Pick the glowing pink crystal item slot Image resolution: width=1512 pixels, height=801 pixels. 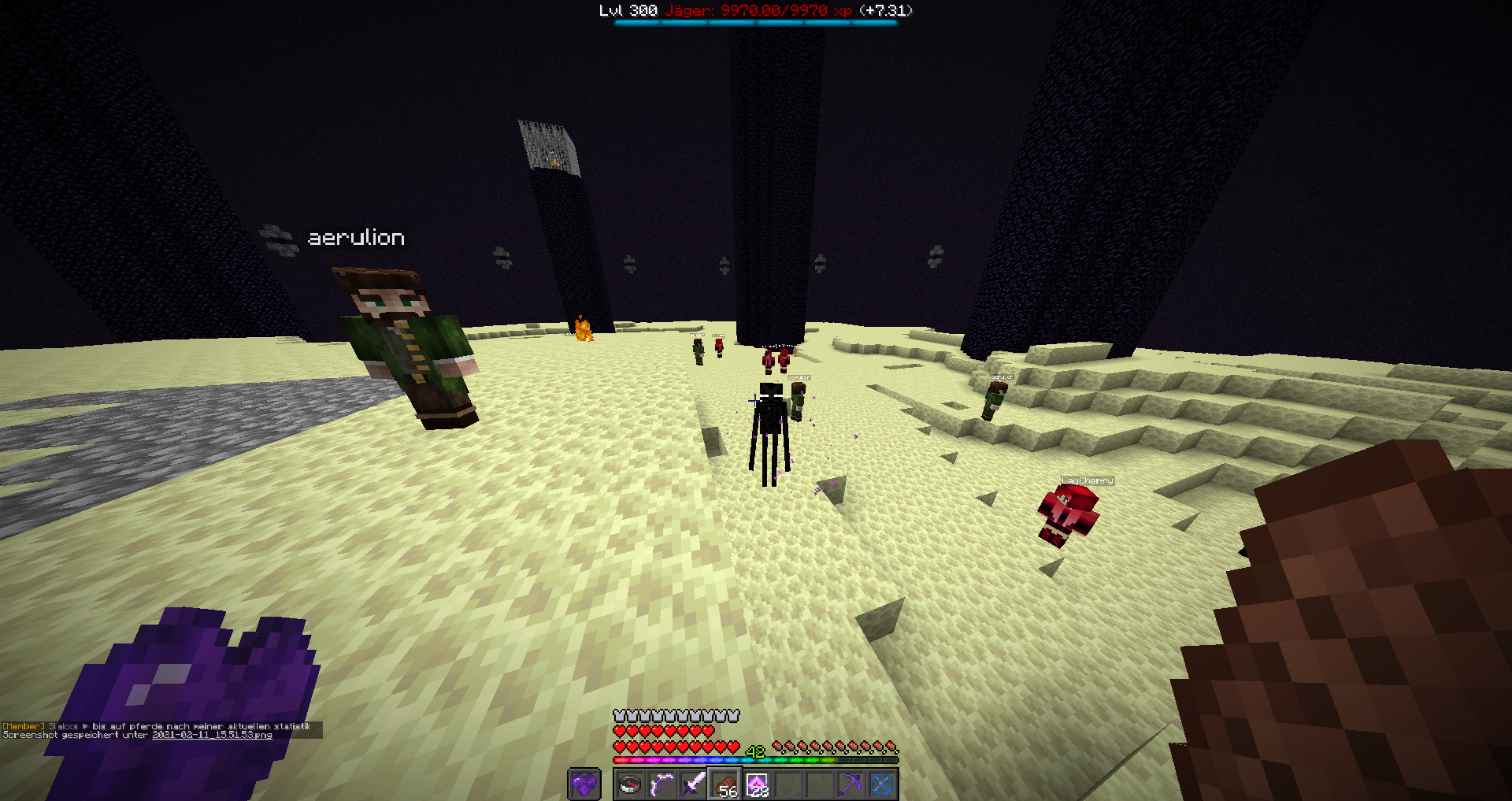[x=757, y=784]
